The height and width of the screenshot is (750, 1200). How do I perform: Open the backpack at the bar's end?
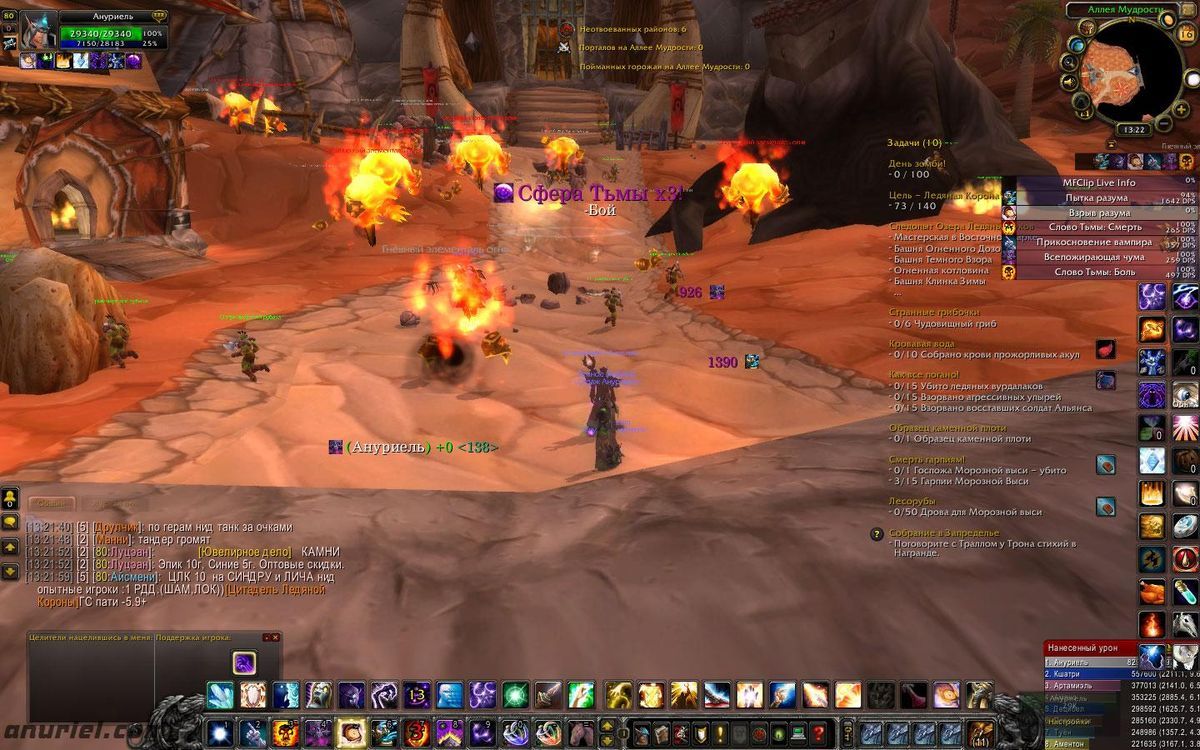tap(982, 731)
